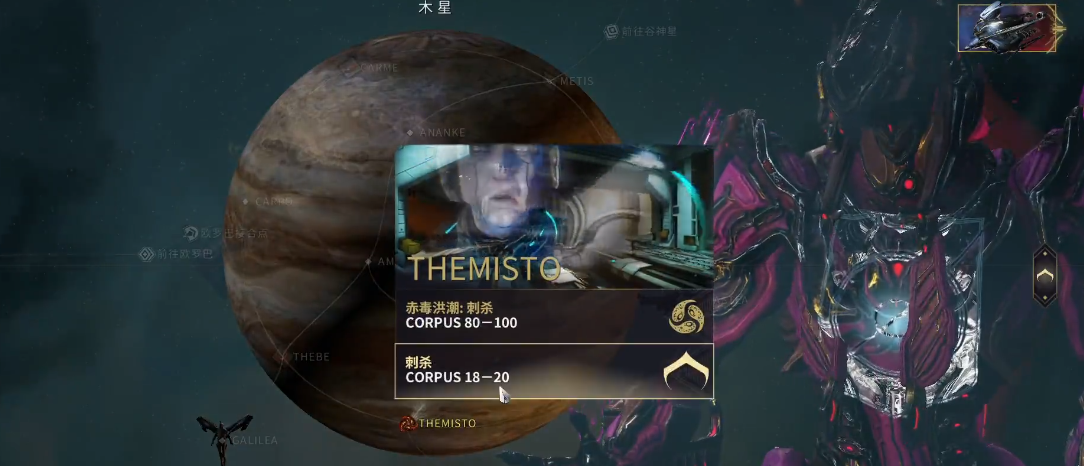The image size is (1084, 466).
Task: Toggle the lotus emblem mode switch
Action: [x=1044, y=274]
